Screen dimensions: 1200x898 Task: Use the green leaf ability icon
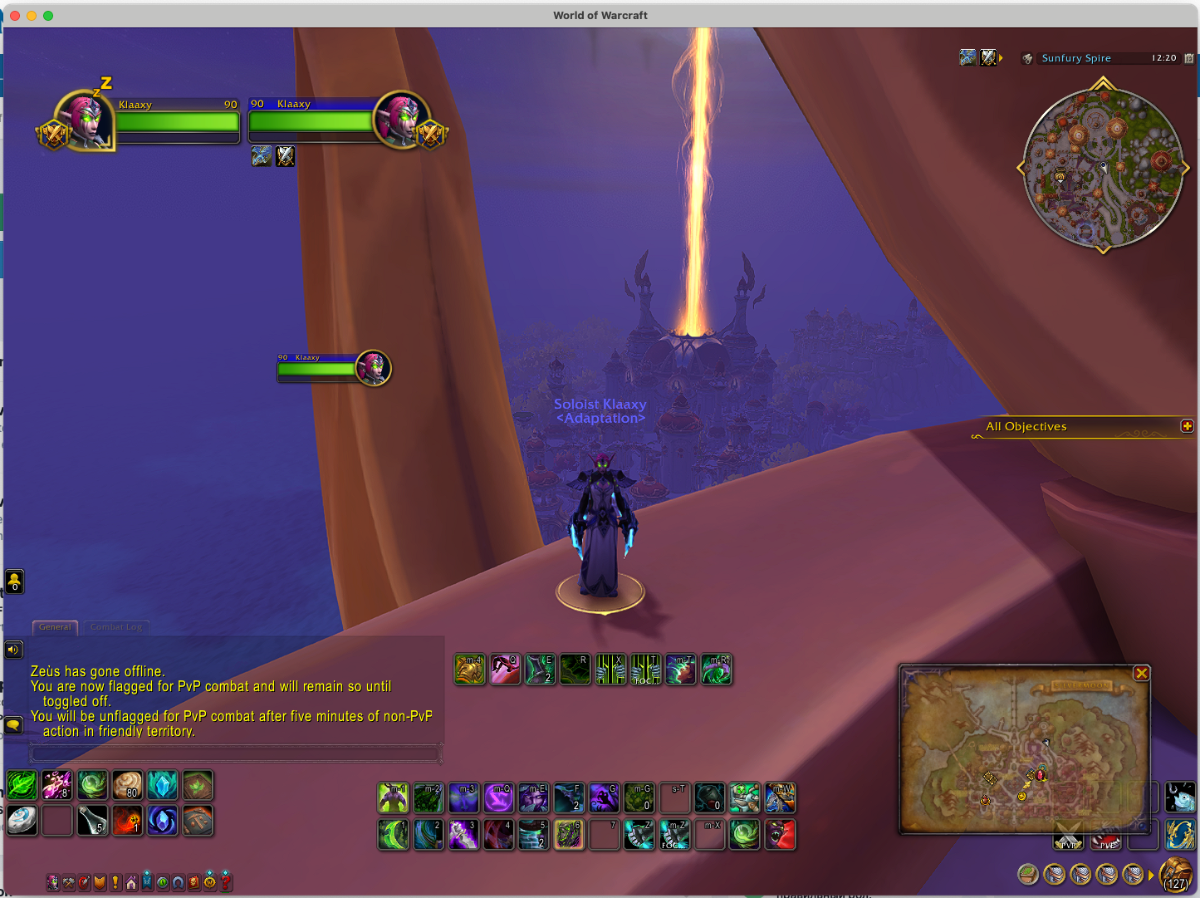click(22, 785)
